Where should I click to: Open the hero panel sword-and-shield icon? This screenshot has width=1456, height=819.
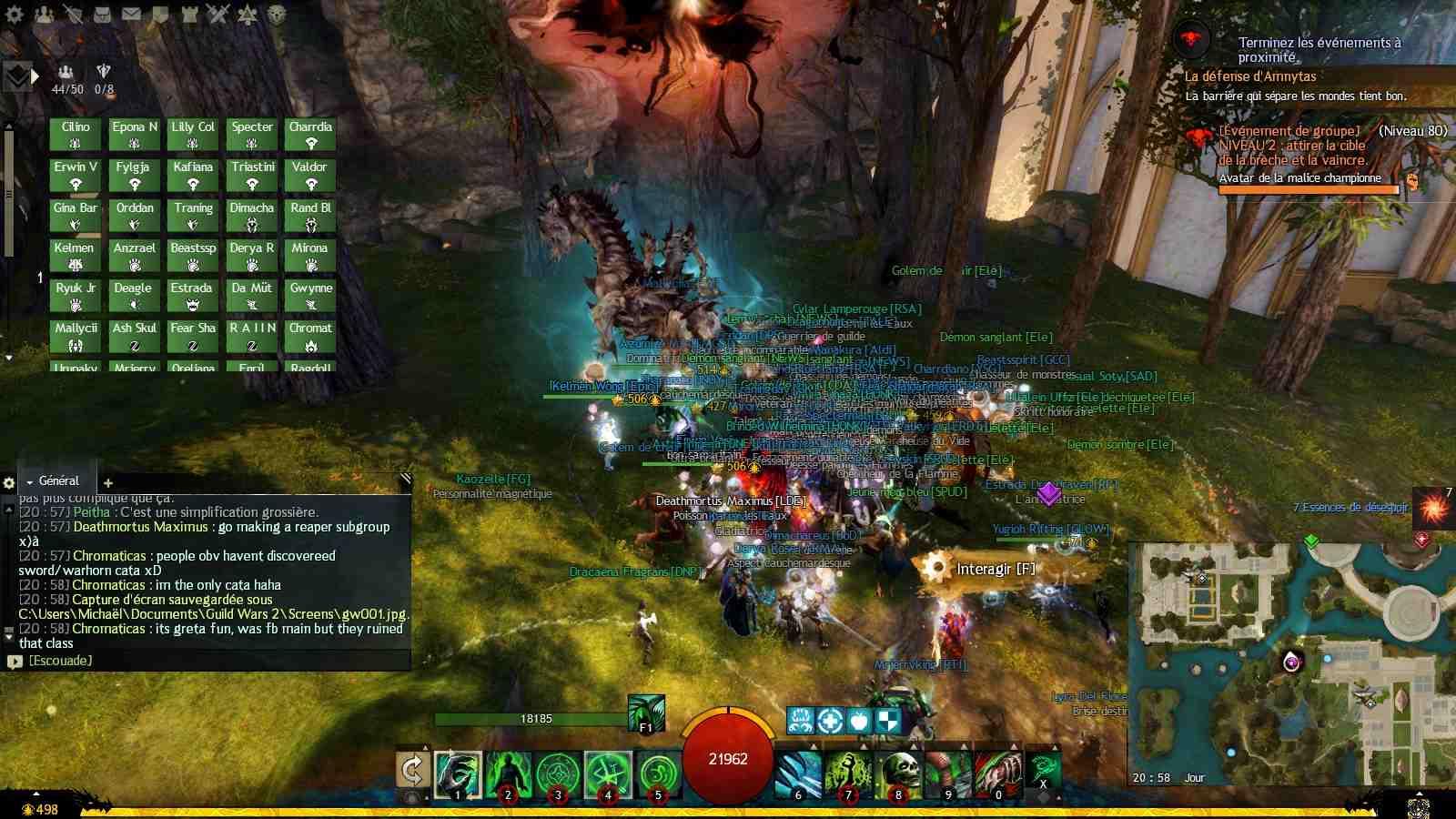[73, 13]
